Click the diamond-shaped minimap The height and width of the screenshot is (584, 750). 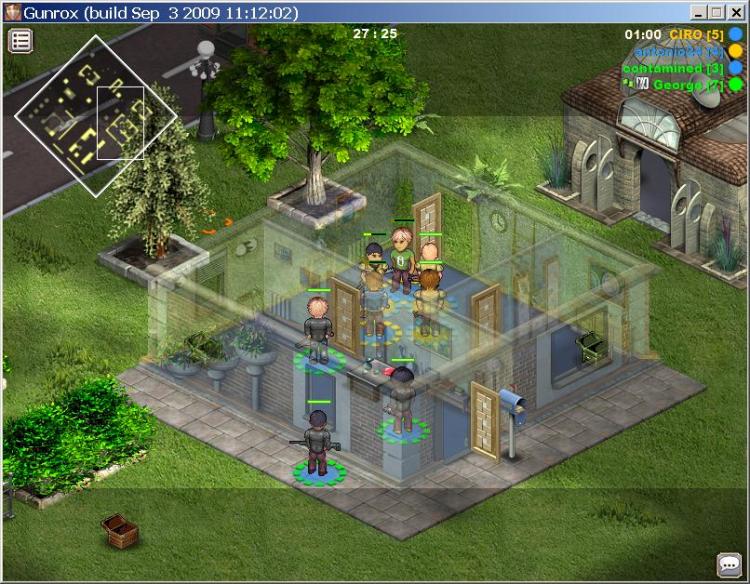tap(96, 115)
